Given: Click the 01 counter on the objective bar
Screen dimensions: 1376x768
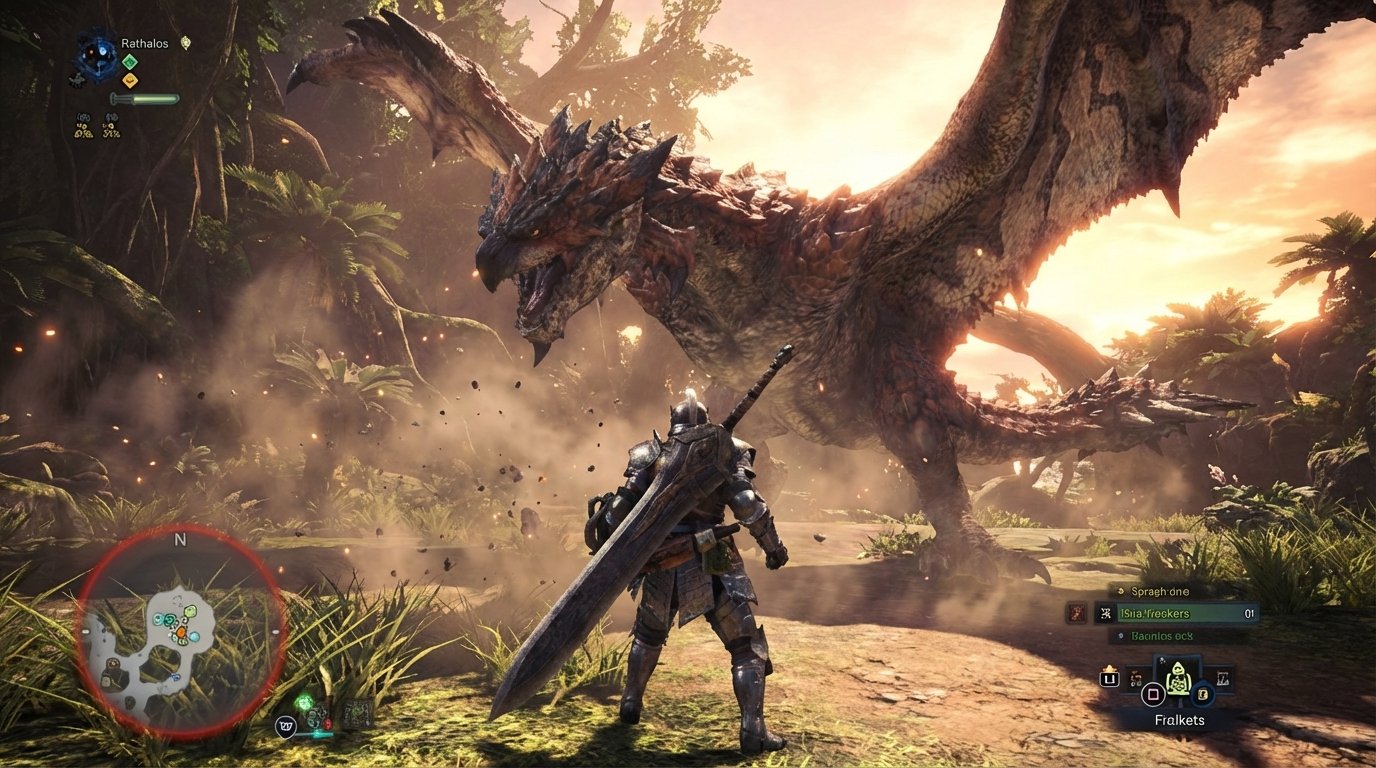Looking at the screenshot, I should point(1249,613).
